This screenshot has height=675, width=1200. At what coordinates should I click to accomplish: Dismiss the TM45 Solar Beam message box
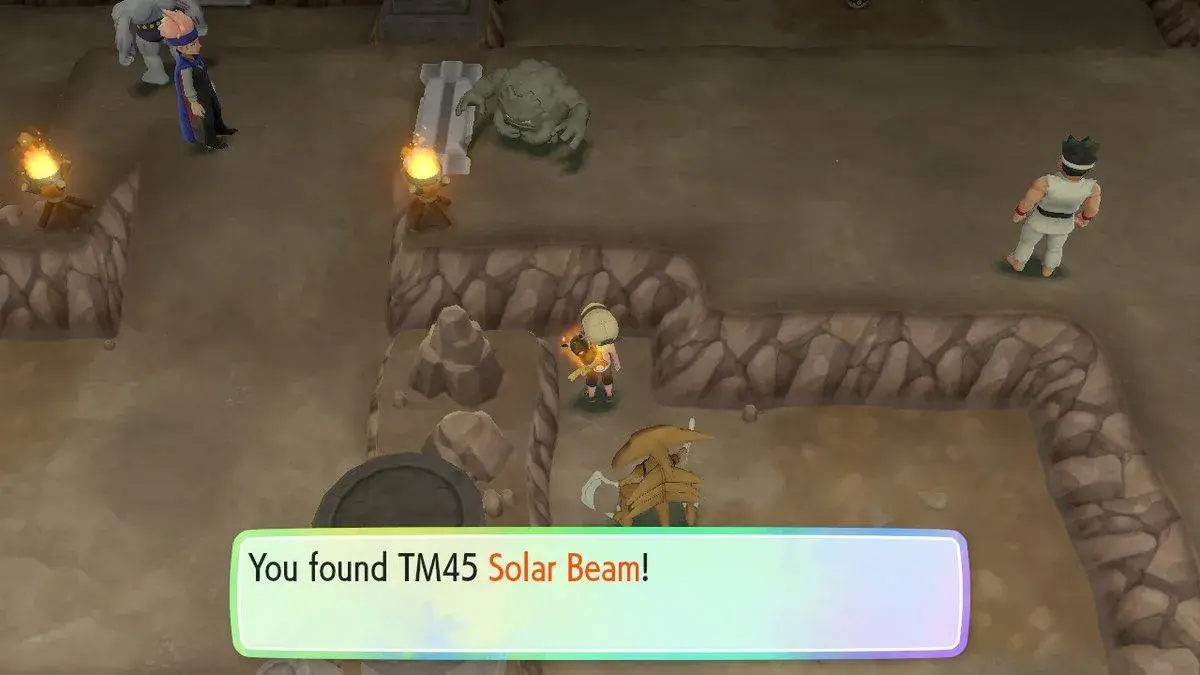click(600, 592)
